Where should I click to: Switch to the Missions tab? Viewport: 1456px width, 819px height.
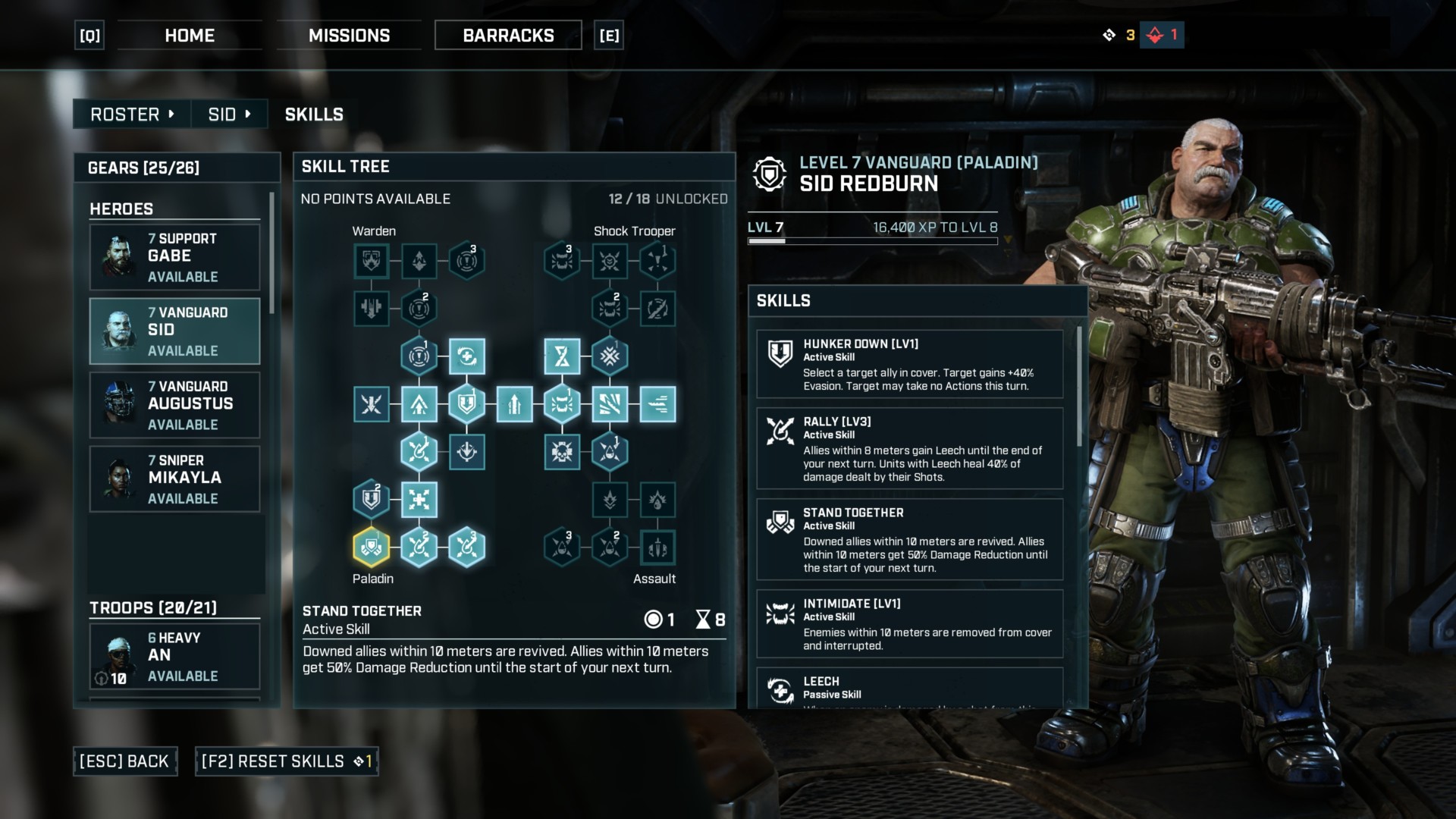click(x=349, y=36)
